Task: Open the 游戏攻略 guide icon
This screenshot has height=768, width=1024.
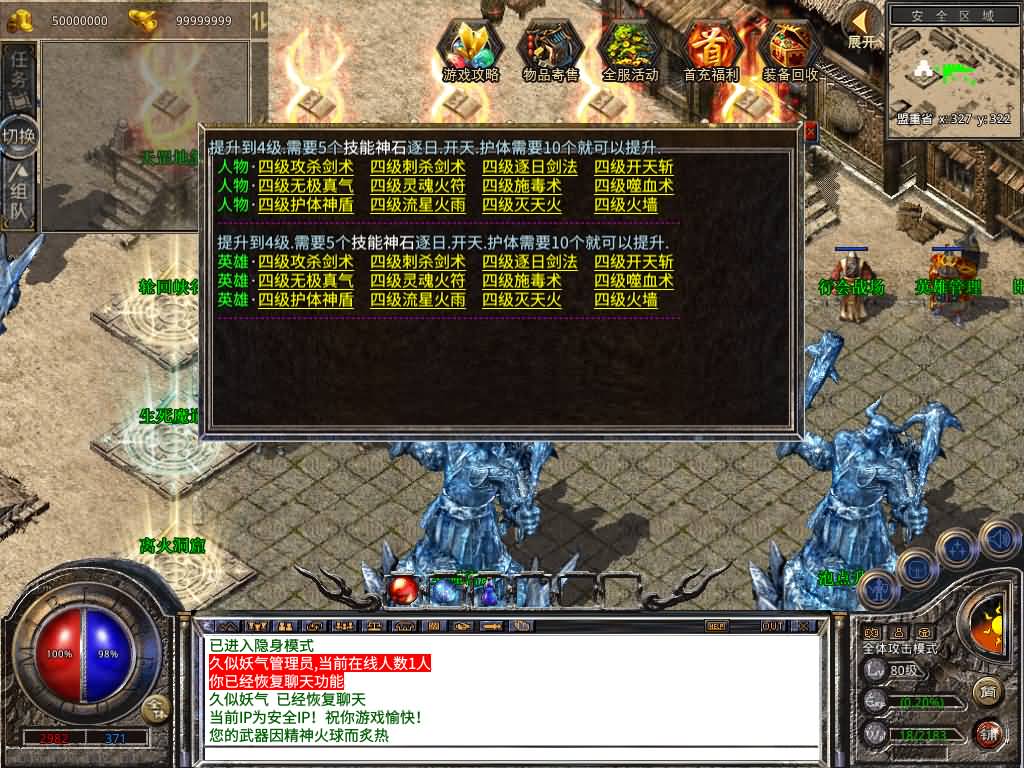Action: coord(471,50)
